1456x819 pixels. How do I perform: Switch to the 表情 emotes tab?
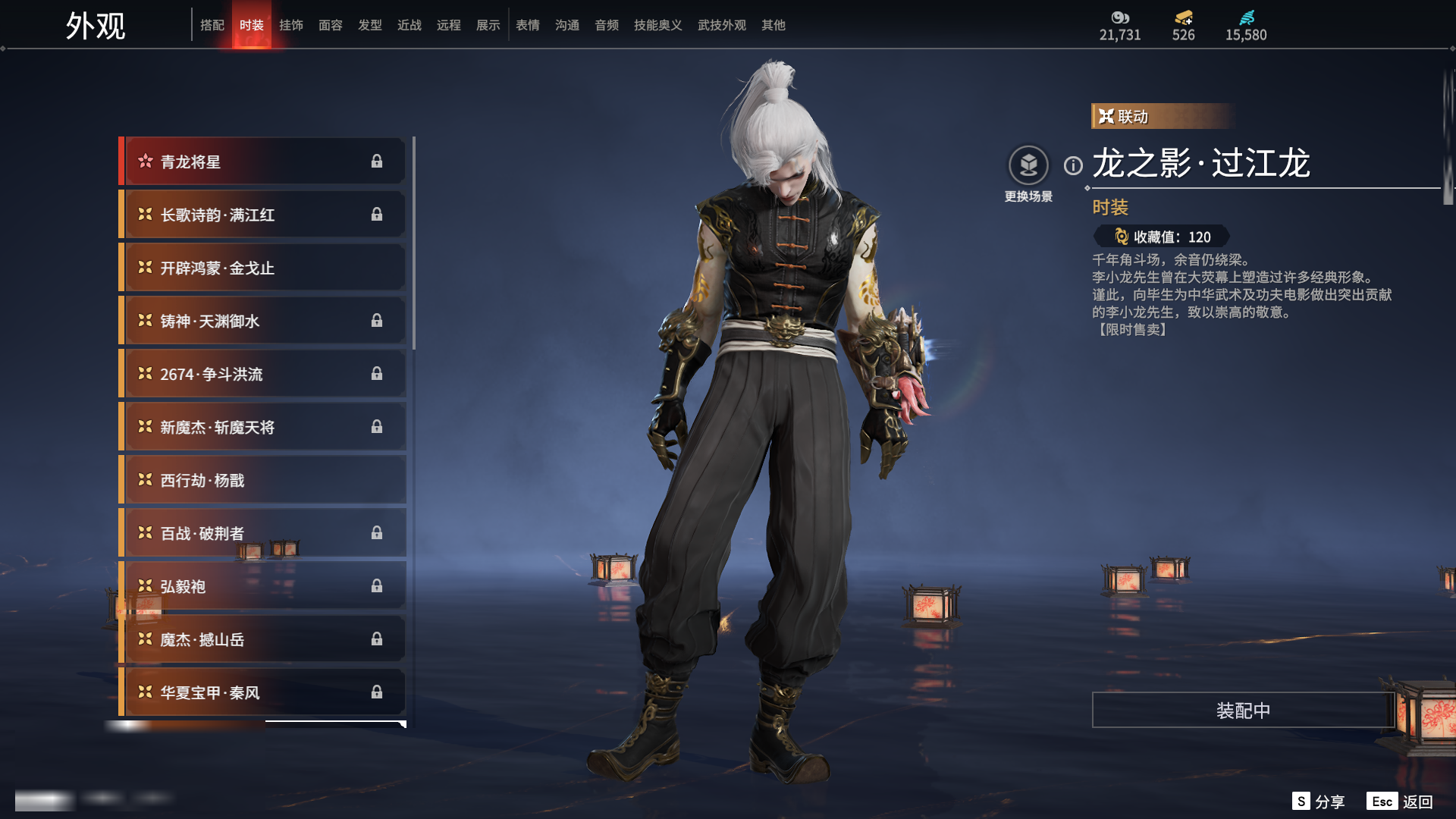click(528, 25)
